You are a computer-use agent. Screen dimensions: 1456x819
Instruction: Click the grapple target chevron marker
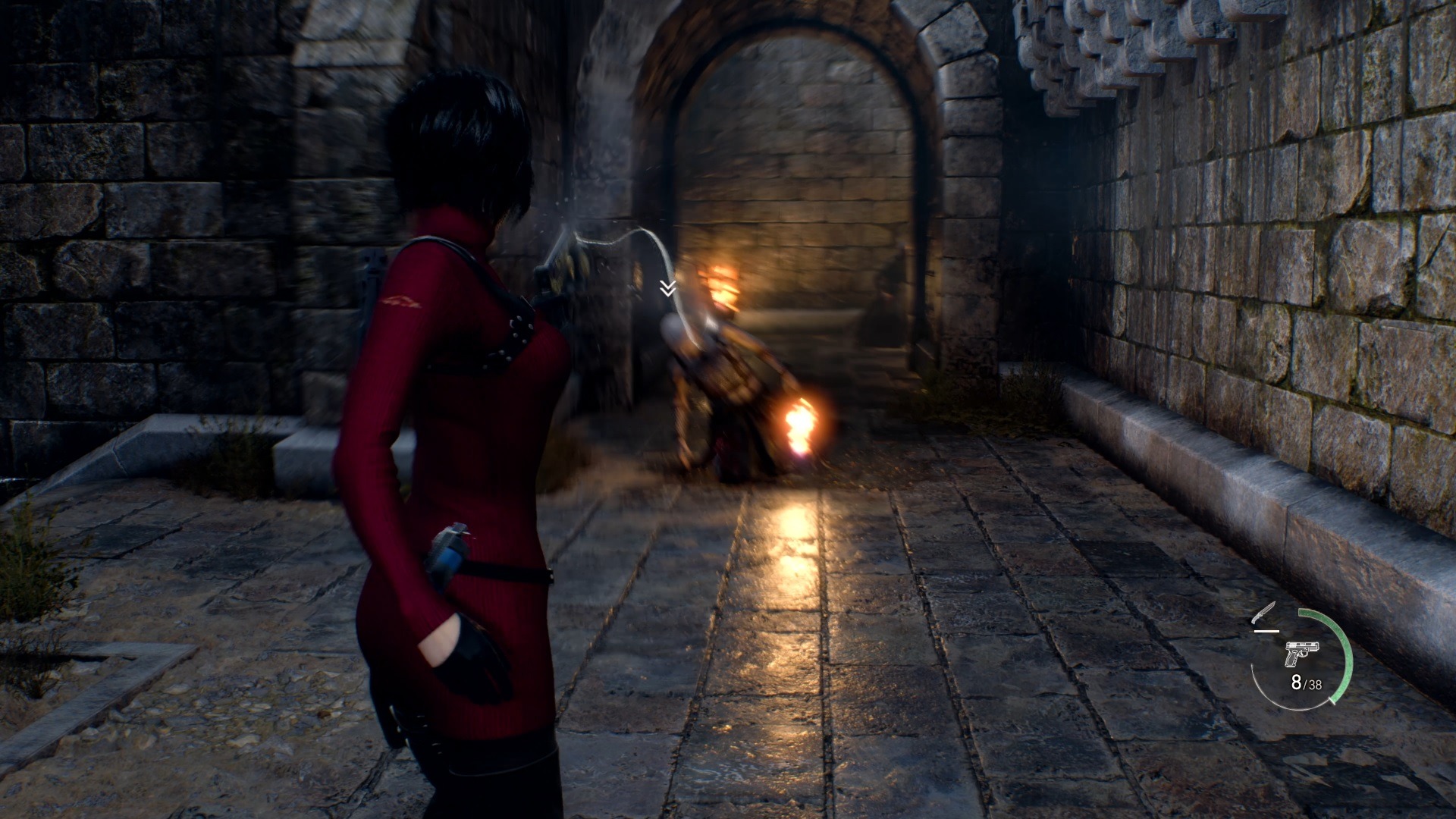(x=667, y=288)
